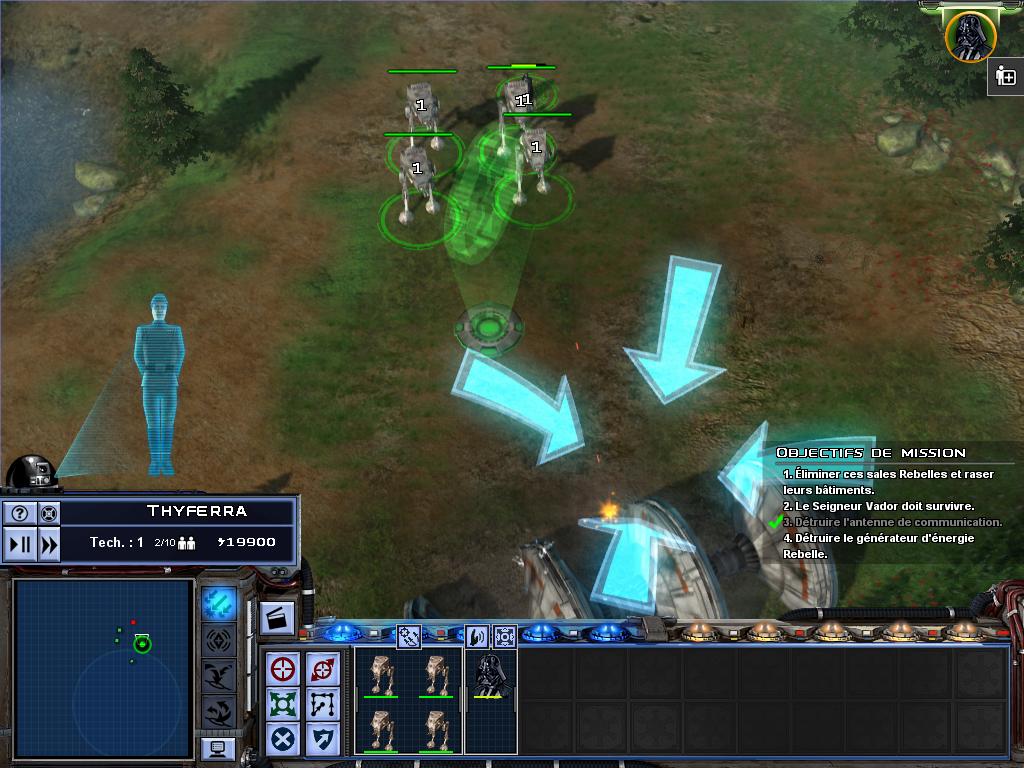Screen dimensions: 1024x768
Task: Activate the fast-forward speed button
Action: point(48,545)
